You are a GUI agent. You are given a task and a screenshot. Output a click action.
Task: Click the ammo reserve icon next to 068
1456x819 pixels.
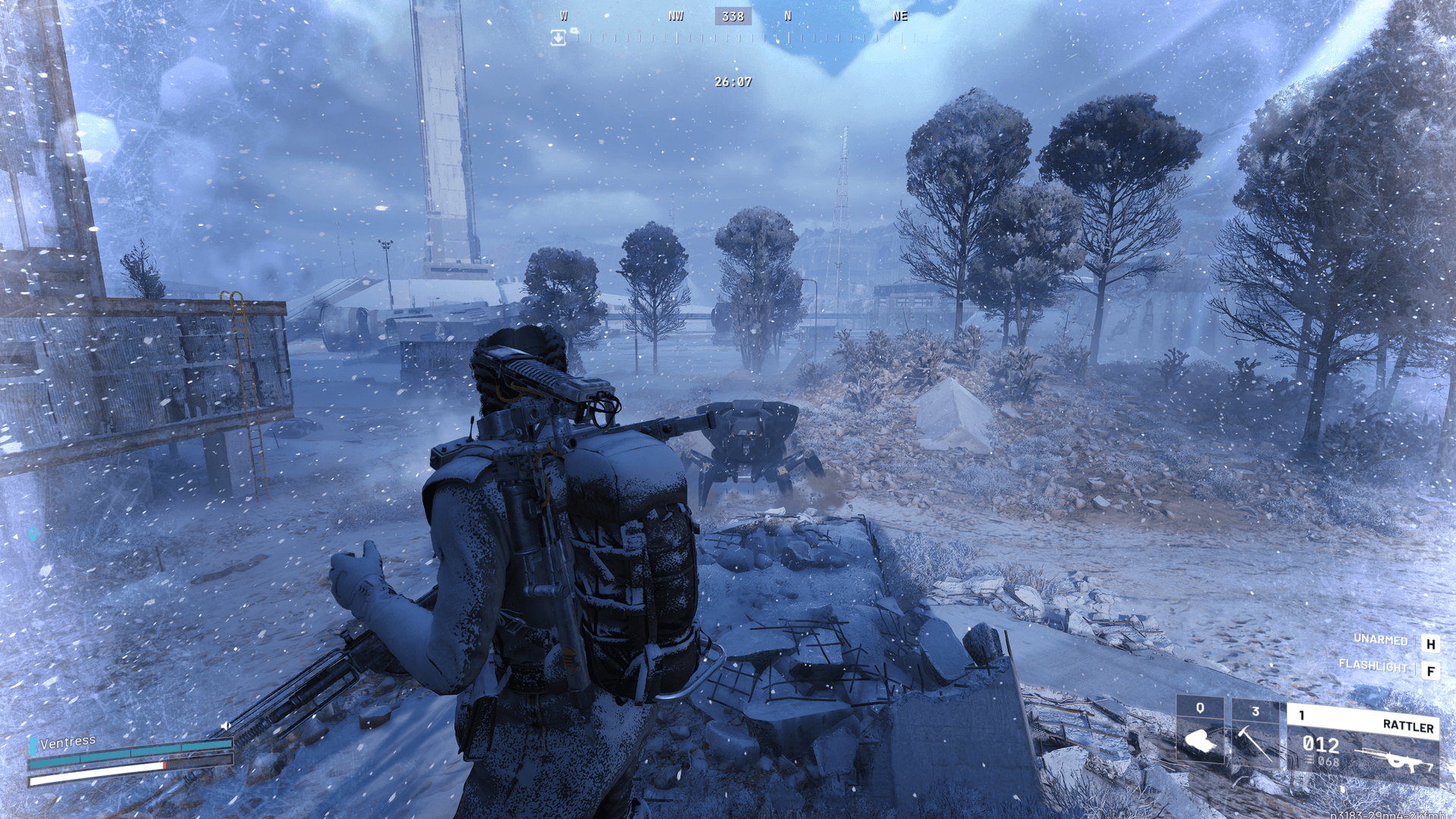[1309, 760]
